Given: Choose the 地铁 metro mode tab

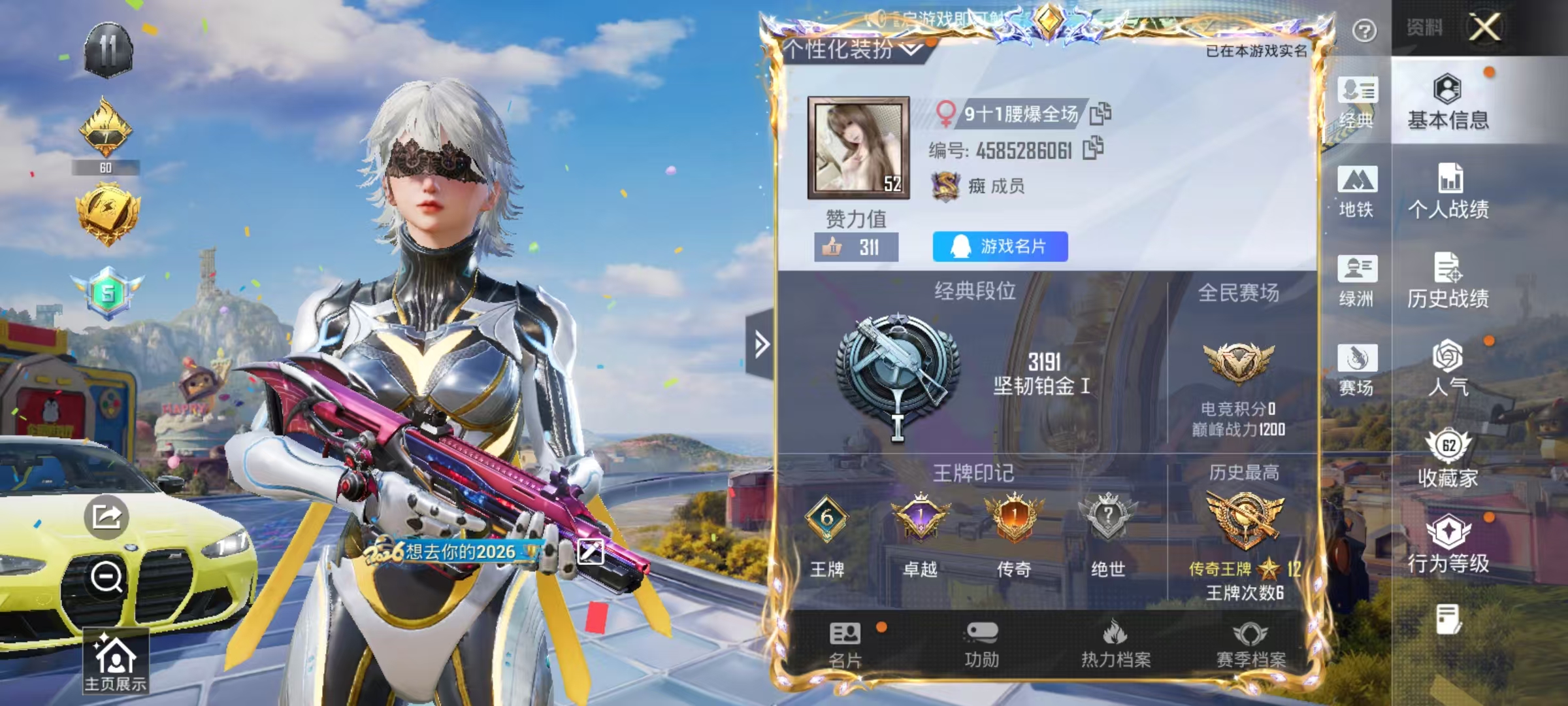Looking at the screenshot, I should pos(1357,191).
